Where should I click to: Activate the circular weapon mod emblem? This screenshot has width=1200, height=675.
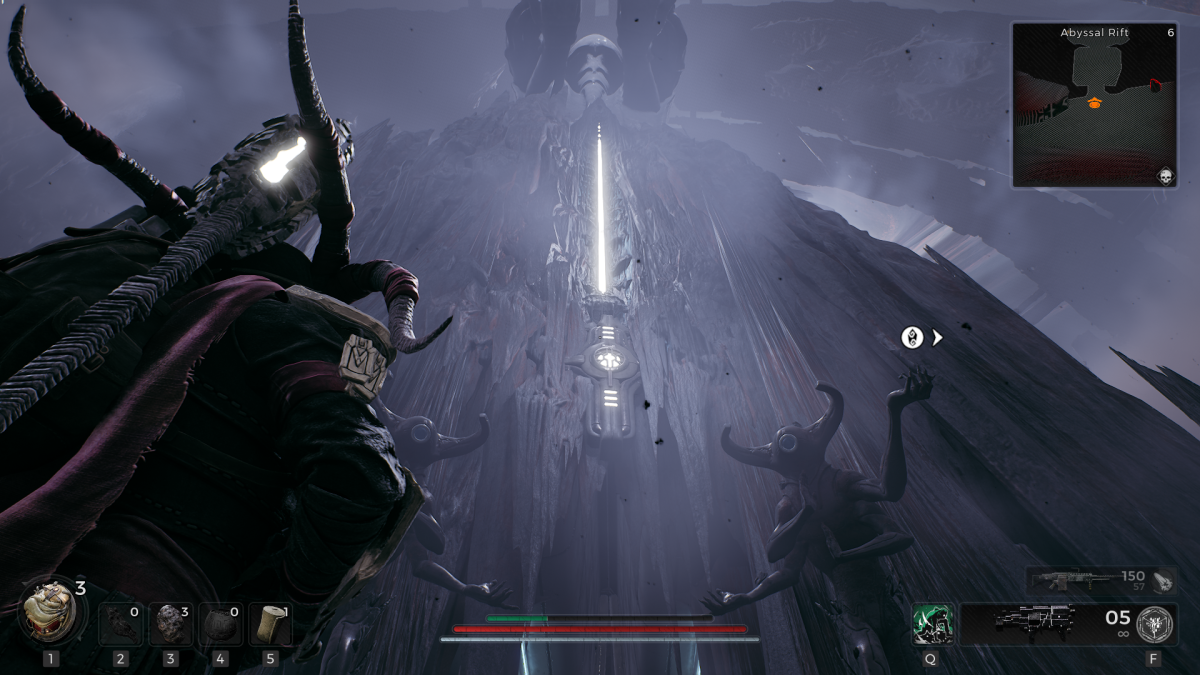[x=1156, y=623]
